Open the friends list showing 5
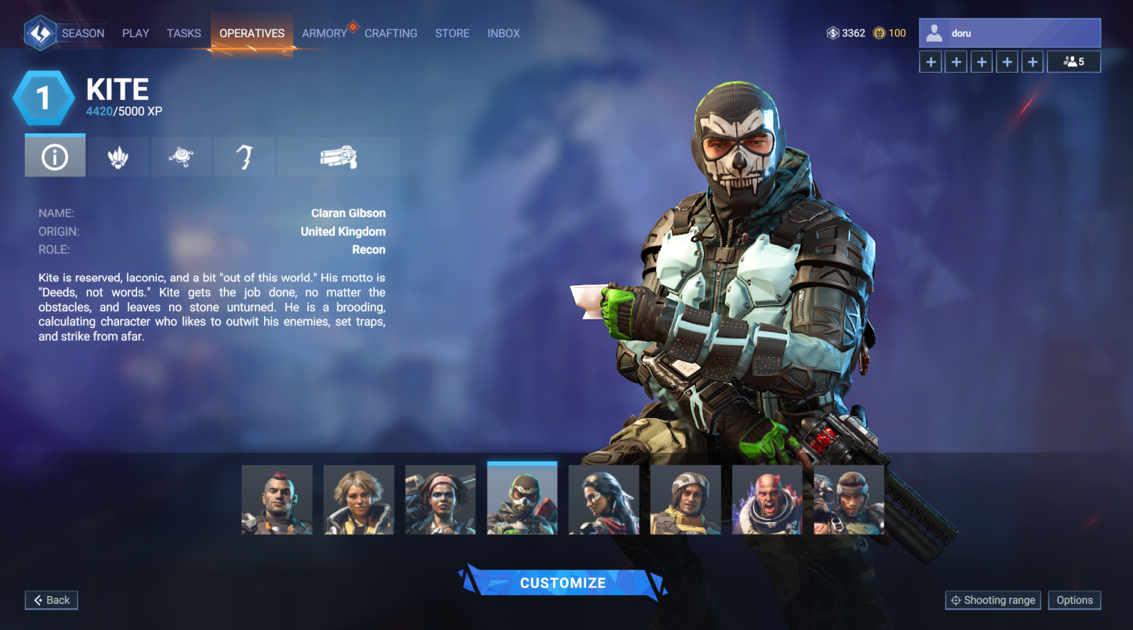 [1073, 62]
